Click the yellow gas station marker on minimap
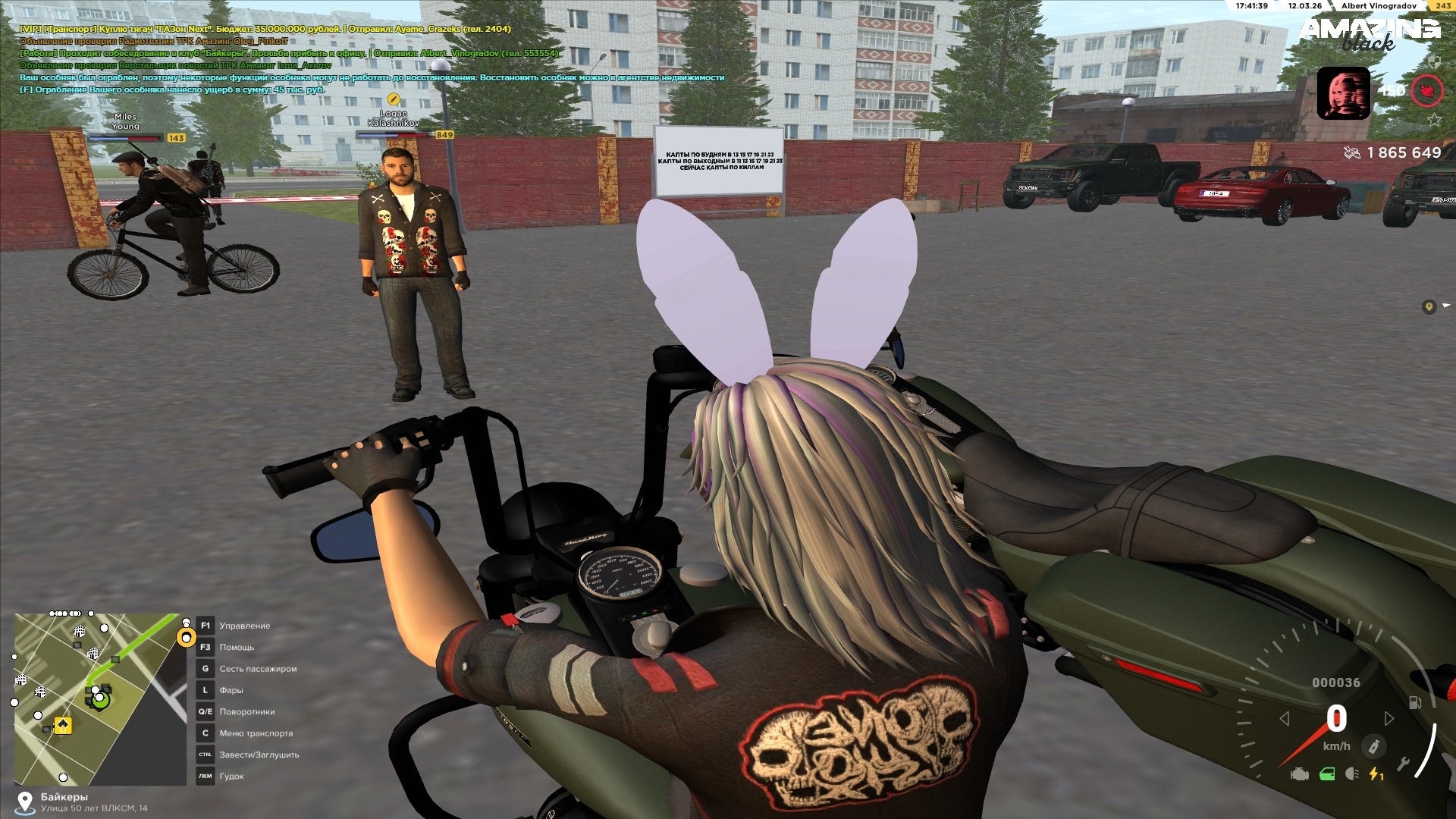The width and height of the screenshot is (1456, 819). click(x=63, y=725)
